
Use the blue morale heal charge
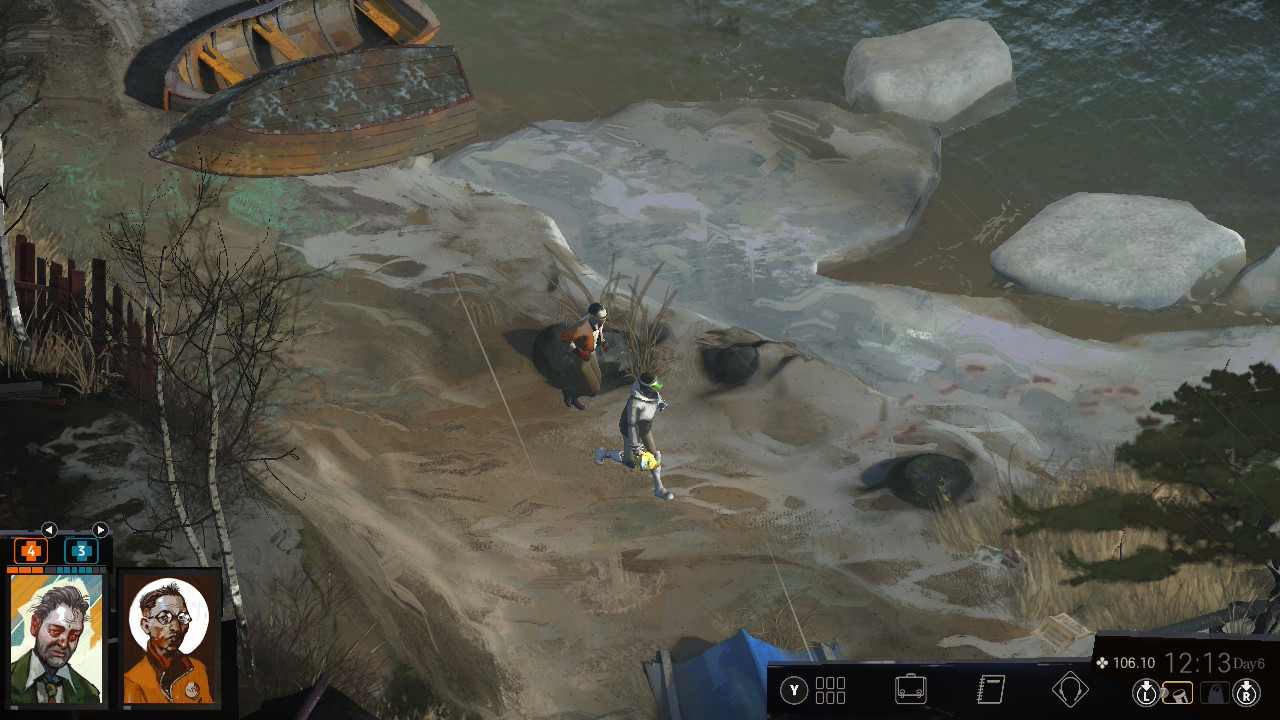click(x=81, y=551)
